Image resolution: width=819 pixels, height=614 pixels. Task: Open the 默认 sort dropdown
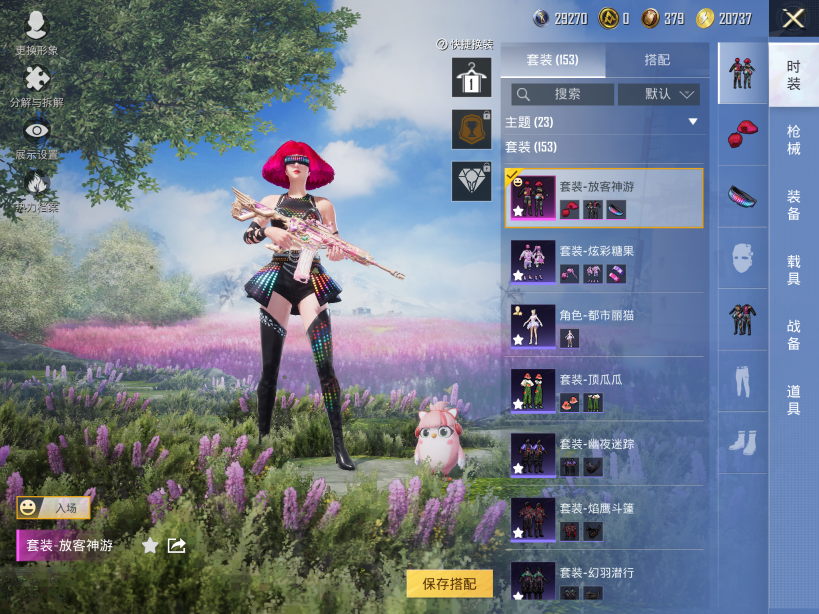click(x=658, y=94)
